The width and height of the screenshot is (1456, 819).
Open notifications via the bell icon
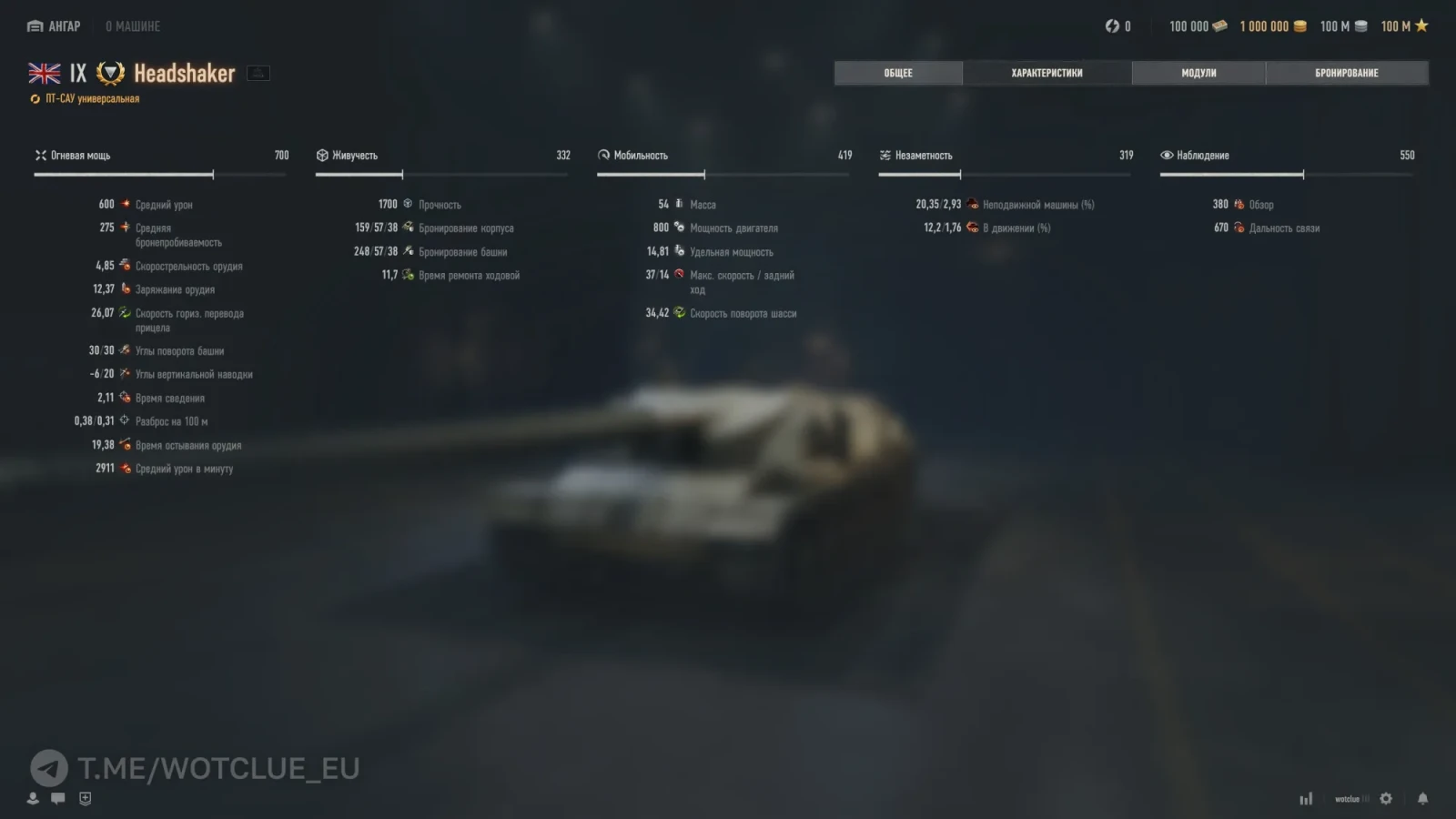click(1422, 799)
